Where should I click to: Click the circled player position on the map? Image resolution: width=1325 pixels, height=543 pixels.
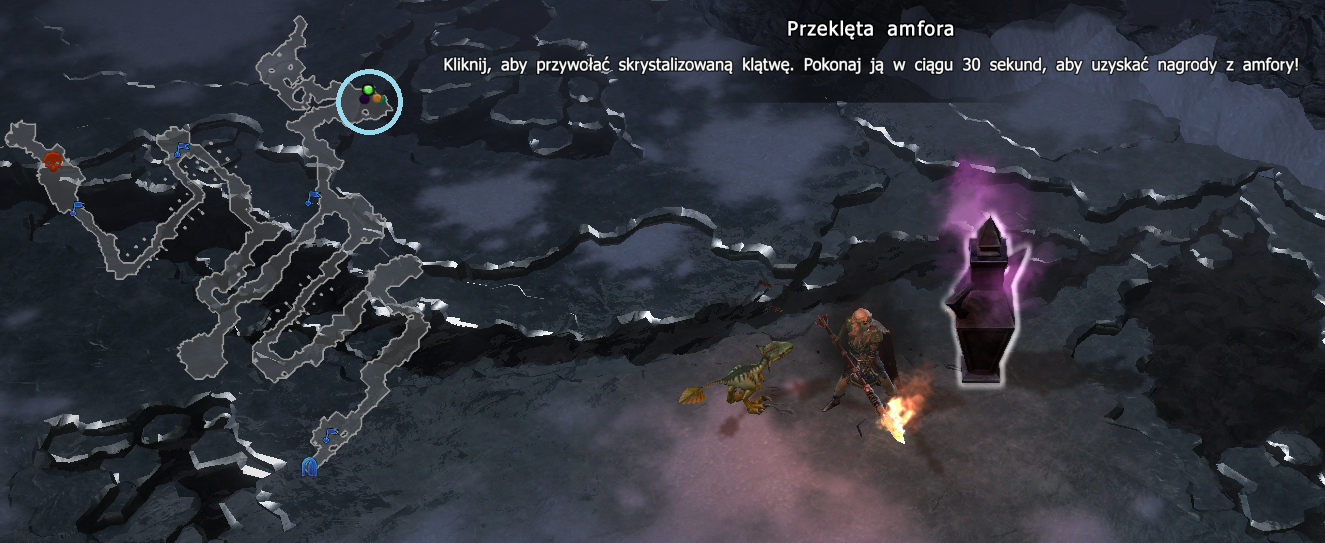[369, 102]
